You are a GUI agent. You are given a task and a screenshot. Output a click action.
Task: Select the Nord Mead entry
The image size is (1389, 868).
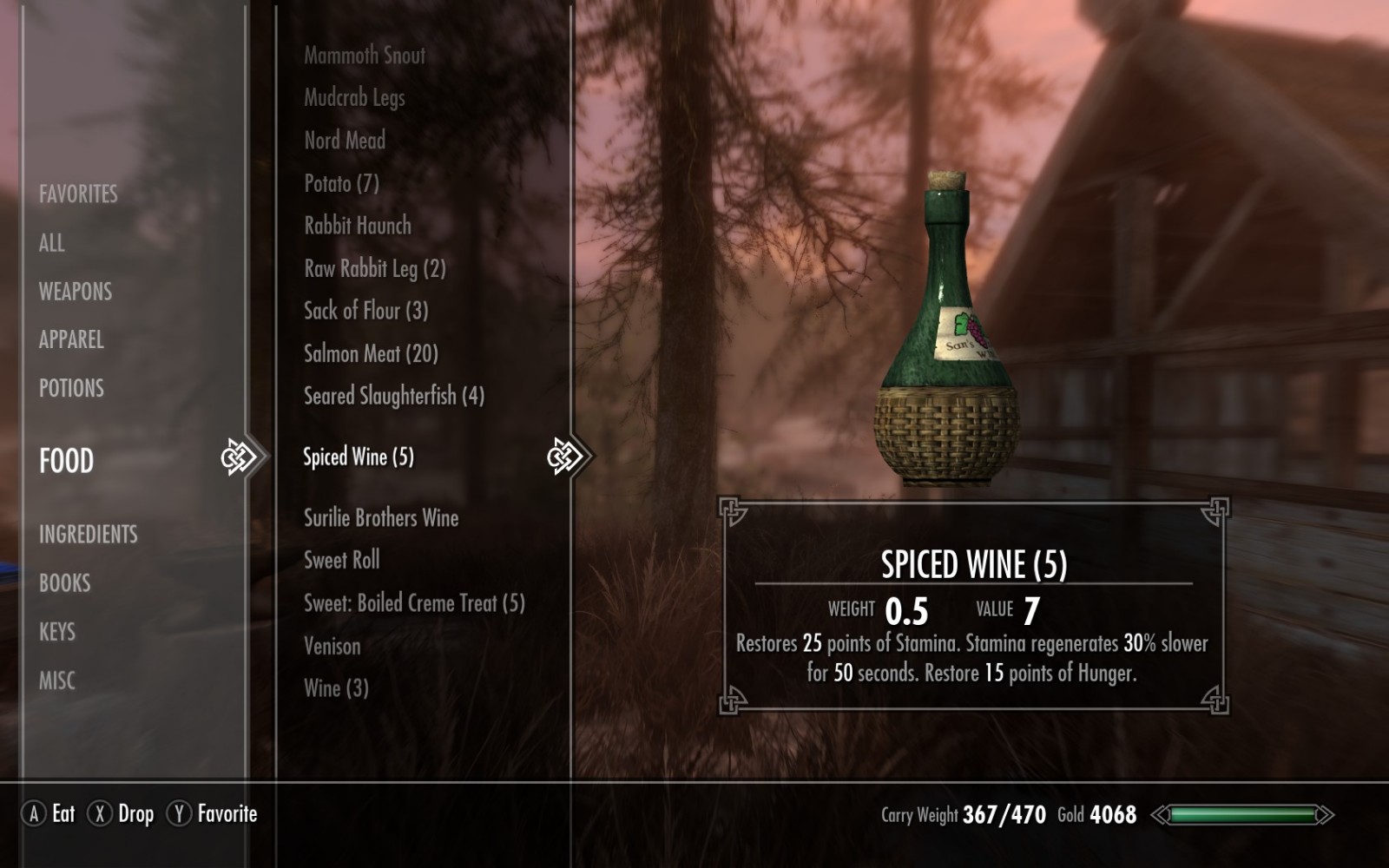point(345,141)
